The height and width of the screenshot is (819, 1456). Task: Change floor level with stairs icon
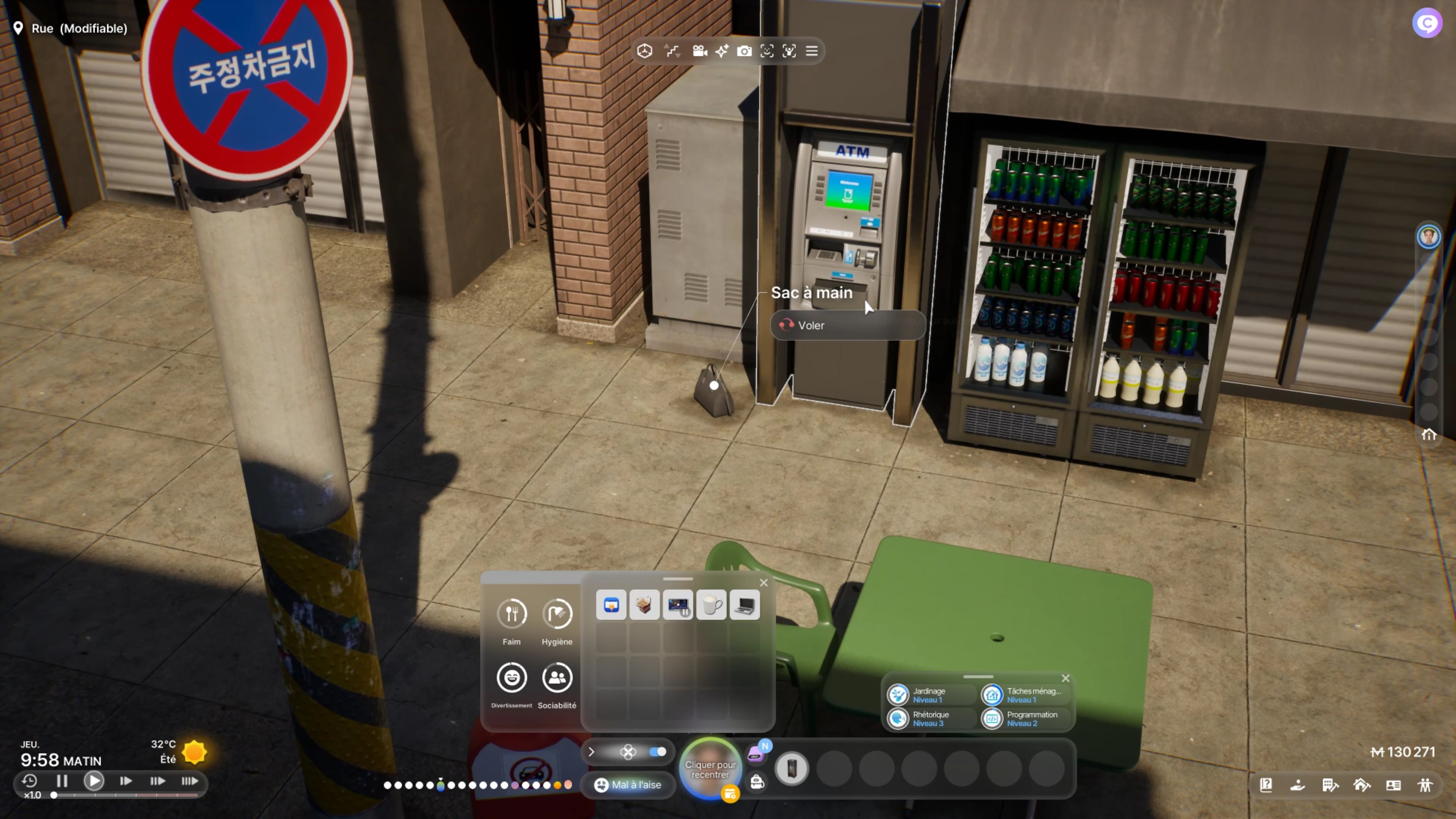coord(672,52)
